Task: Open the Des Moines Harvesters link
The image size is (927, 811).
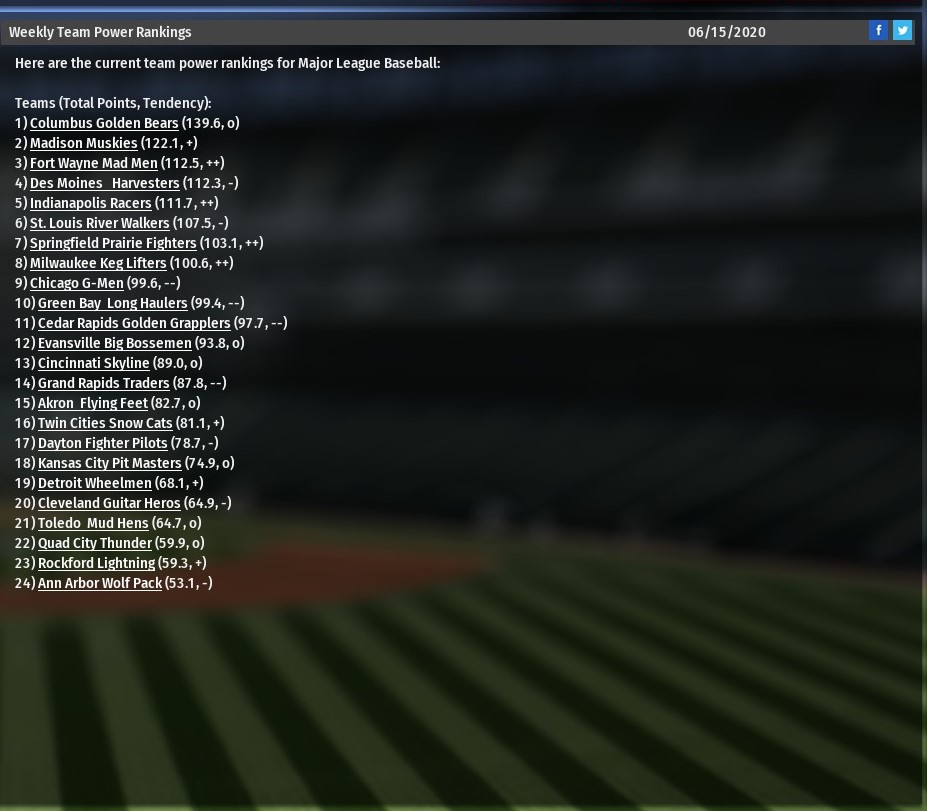Action: [x=104, y=183]
